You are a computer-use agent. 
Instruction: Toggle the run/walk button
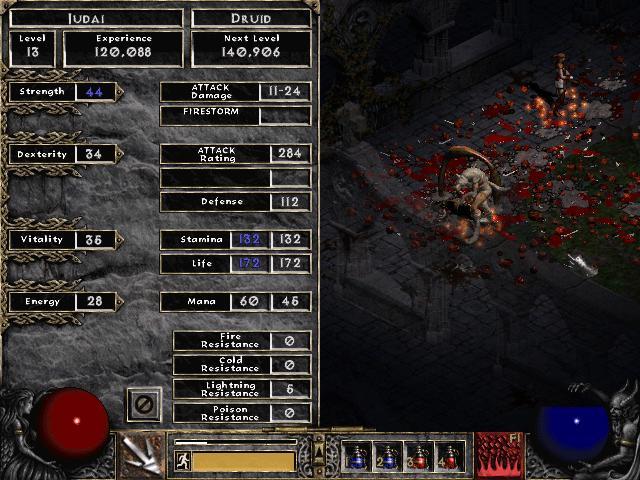pyautogui.click(x=183, y=460)
